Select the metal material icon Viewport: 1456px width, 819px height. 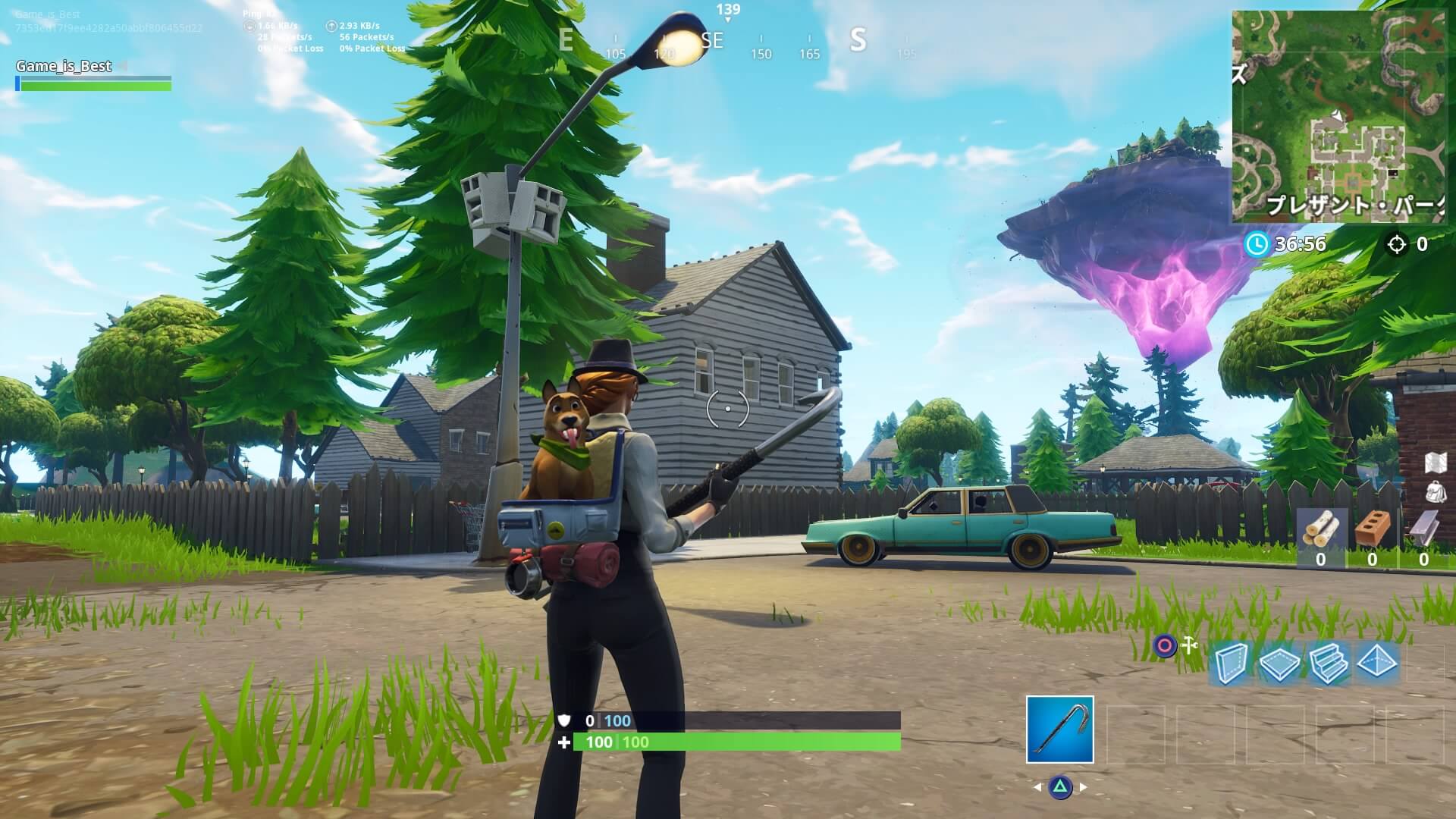(1423, 529)
